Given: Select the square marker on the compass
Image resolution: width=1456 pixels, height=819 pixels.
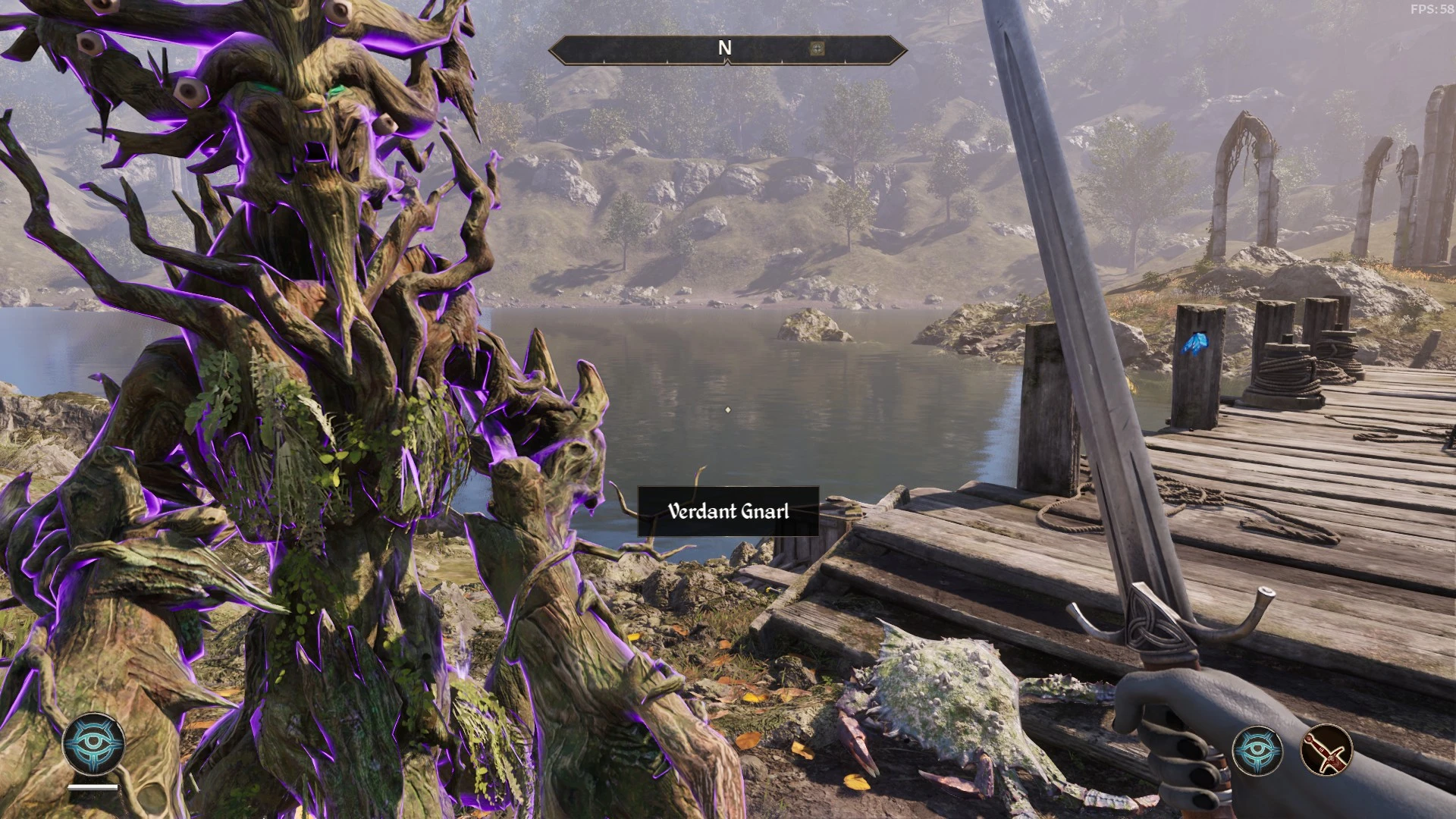Looking at the screenshot, I should [x=817, y=49].
